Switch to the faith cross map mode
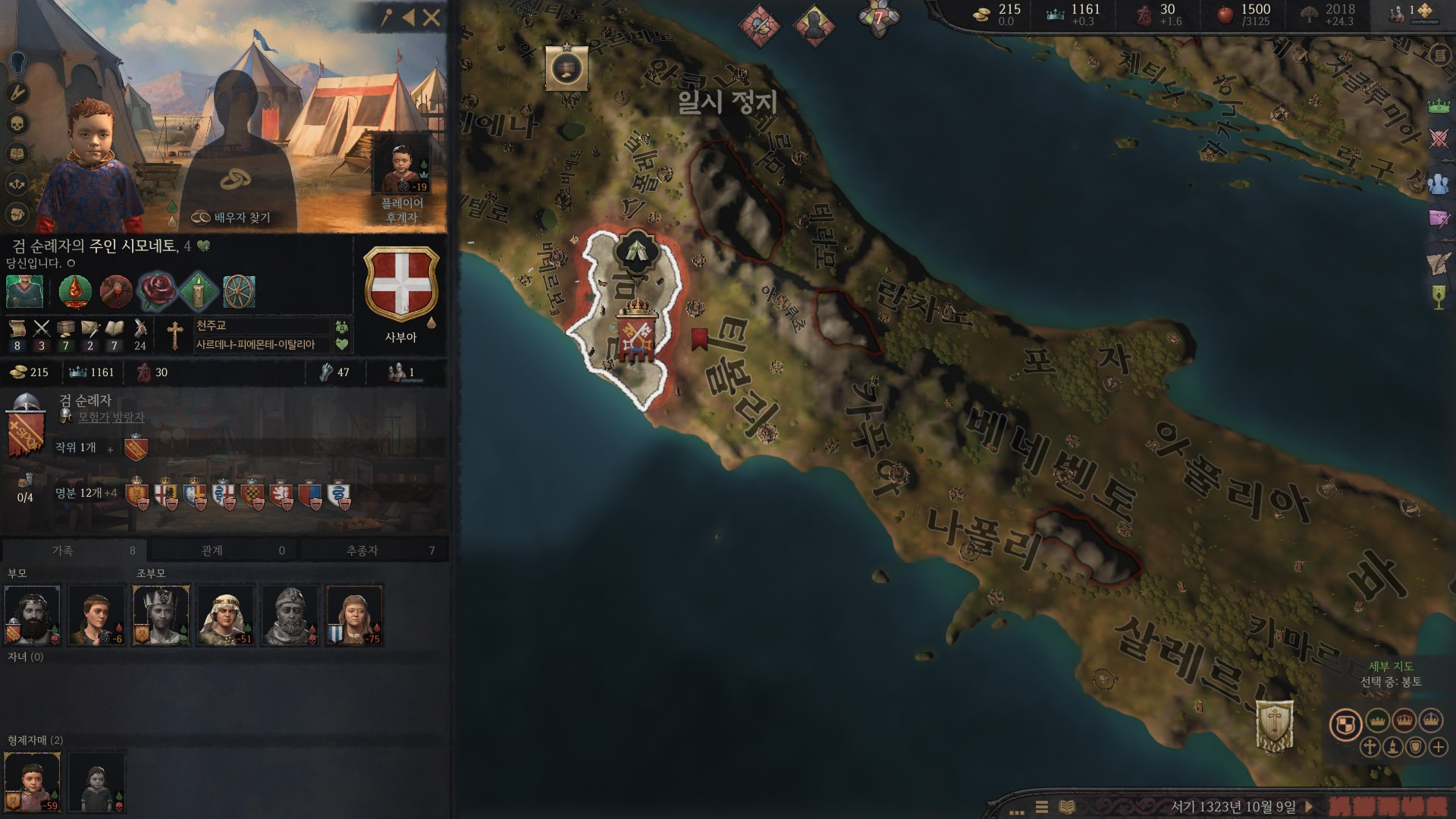Image resolution: width=1456 pixels, height=819 pixels. coord(1370,747)
